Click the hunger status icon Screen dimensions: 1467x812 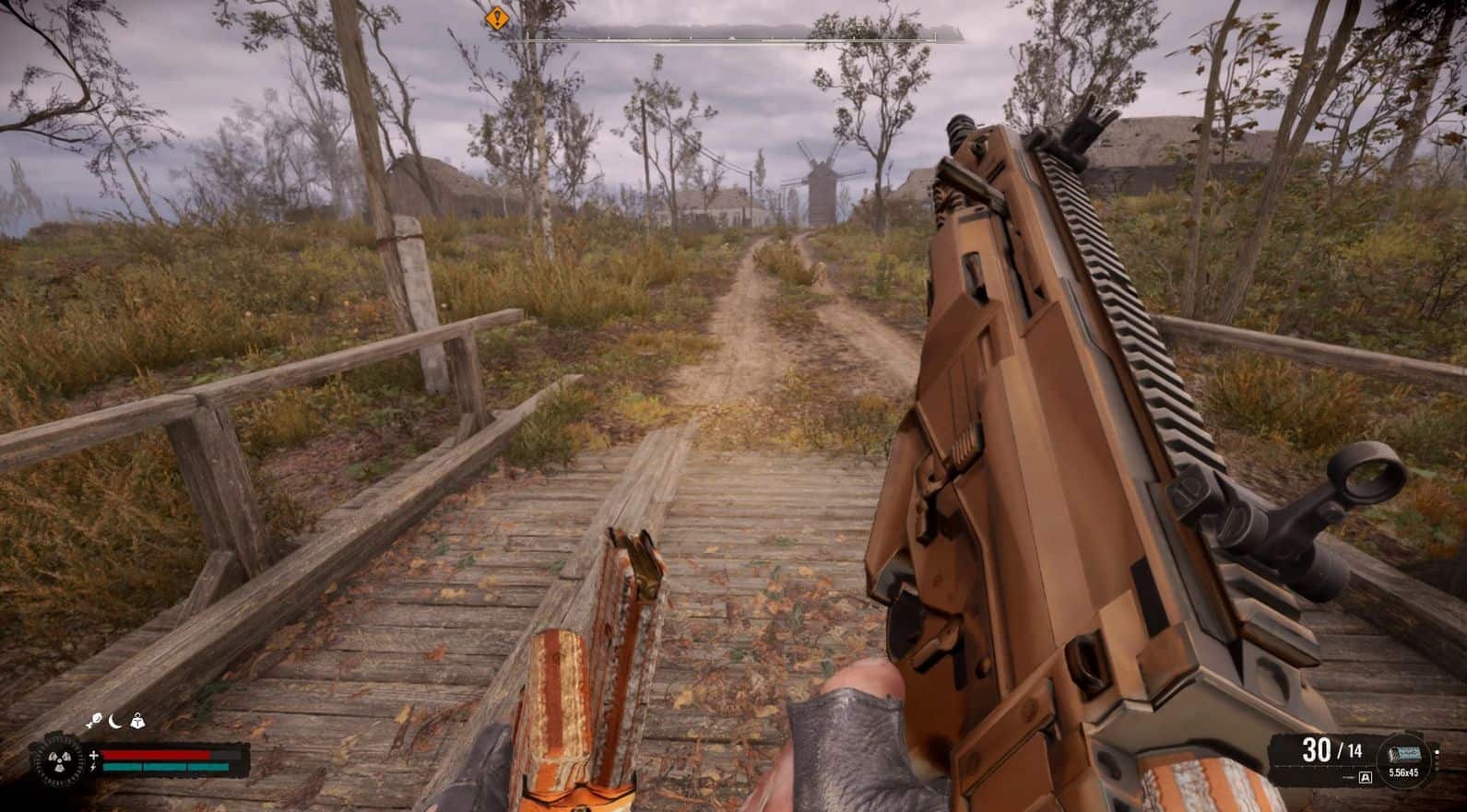coord(93,721)
